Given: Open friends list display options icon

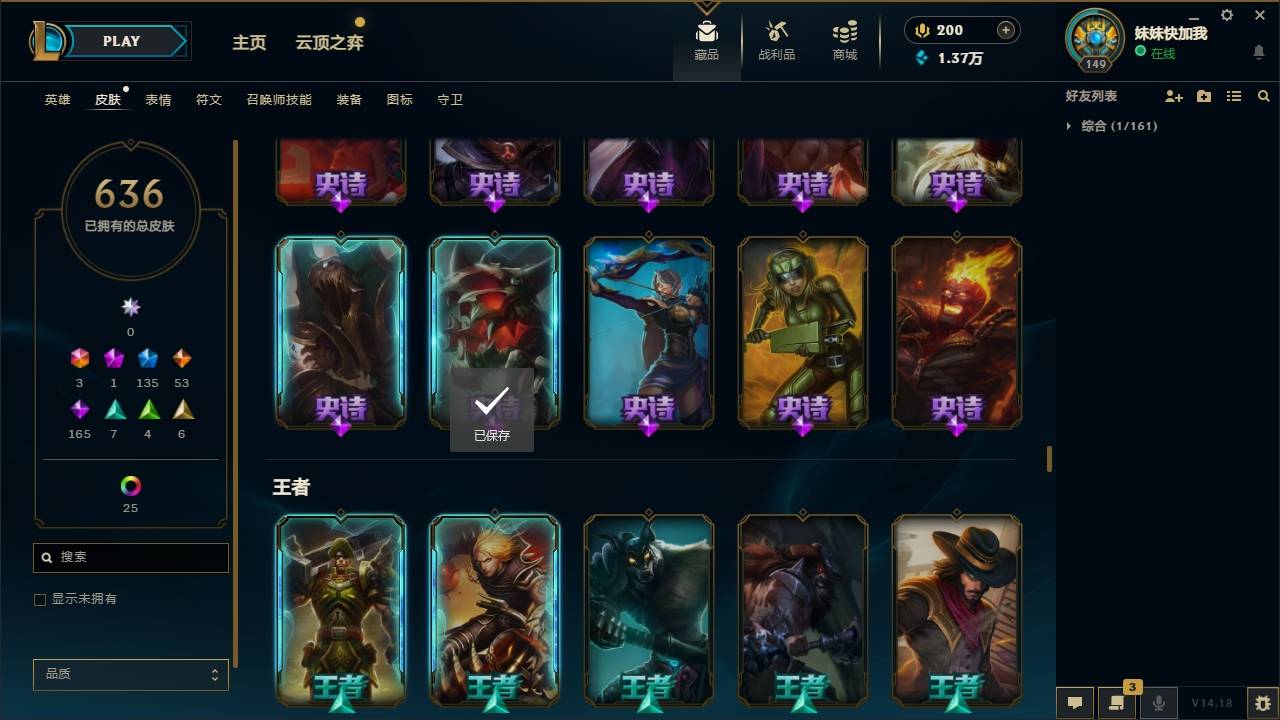Looking at the screenshot, I should [1234, 96].
